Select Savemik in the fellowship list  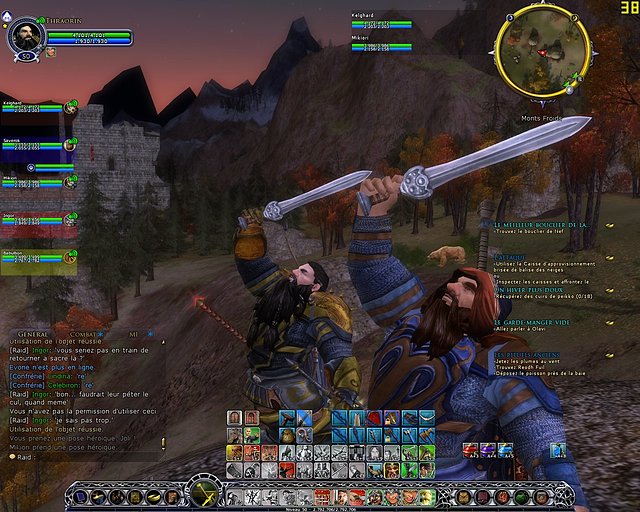[35, 147]
